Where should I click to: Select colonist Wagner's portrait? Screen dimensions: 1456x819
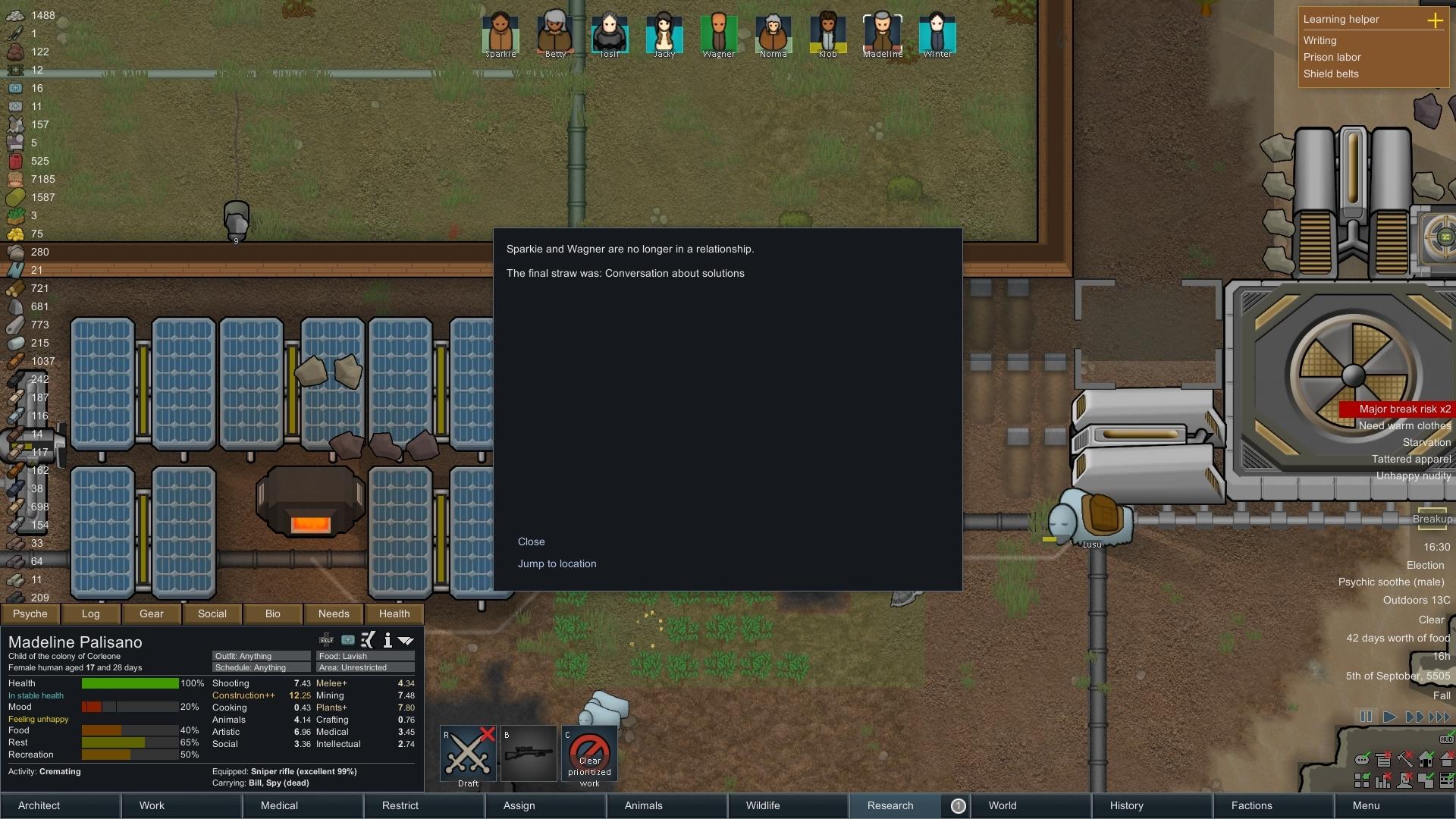point(718,33)
